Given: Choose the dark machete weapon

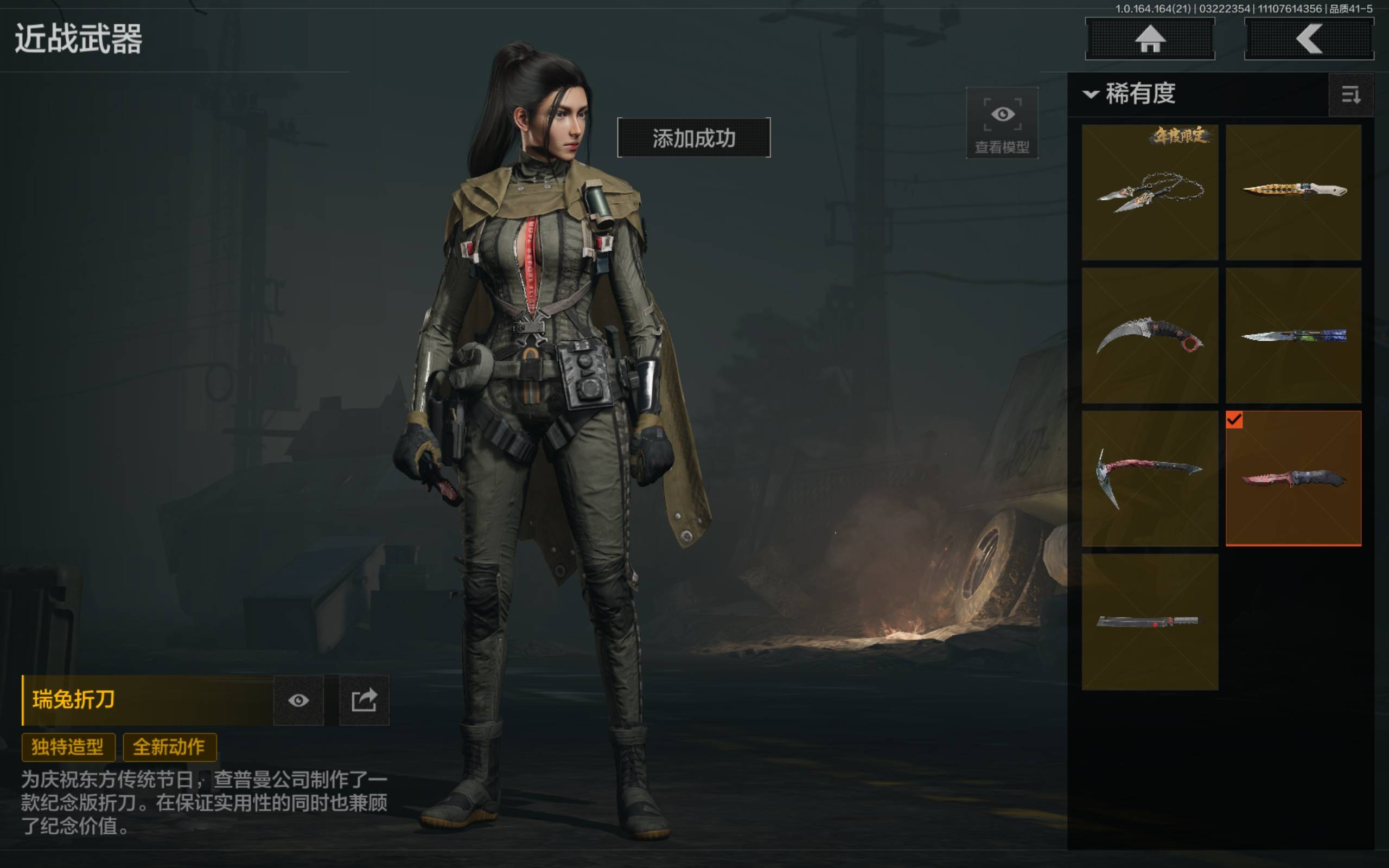Looking at the screenshot, I should click(x=1150, y=621).
